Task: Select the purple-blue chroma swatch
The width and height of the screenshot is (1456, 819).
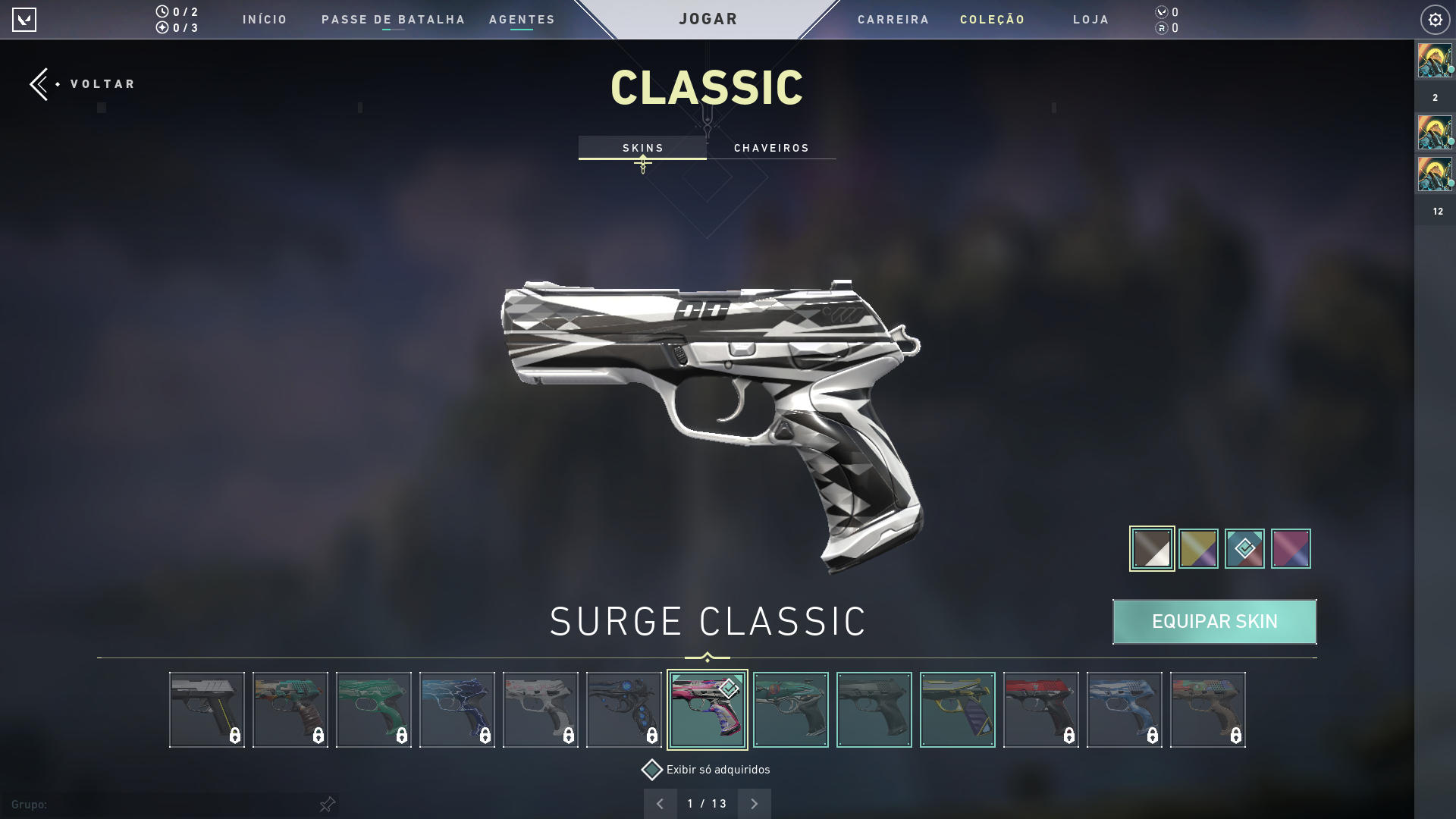Action: pyautogui.click(x=1291, y=548)
